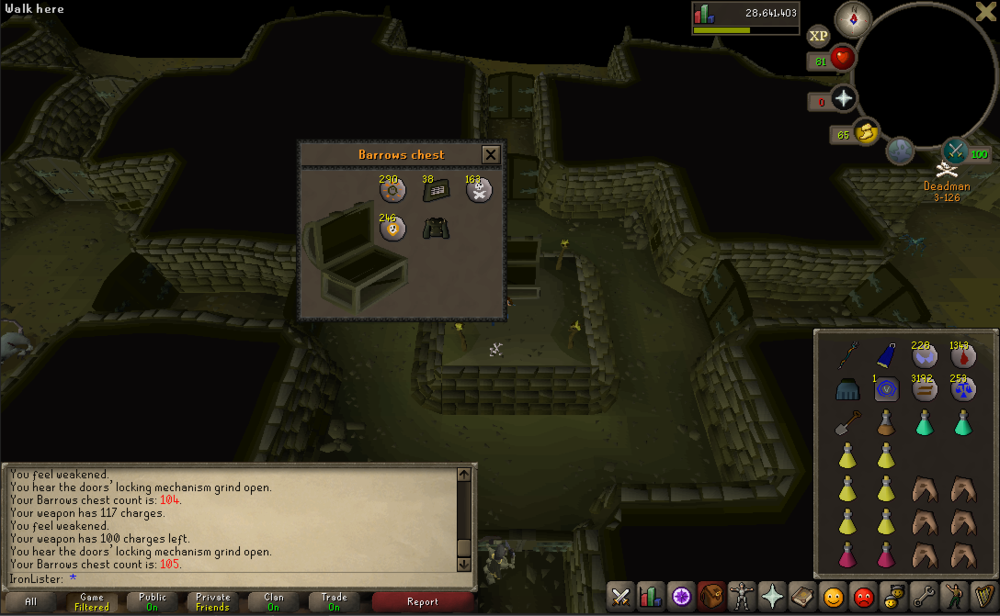
Task: Activate quick-prayers via the prayer orb
Action: tap(844, 98)
